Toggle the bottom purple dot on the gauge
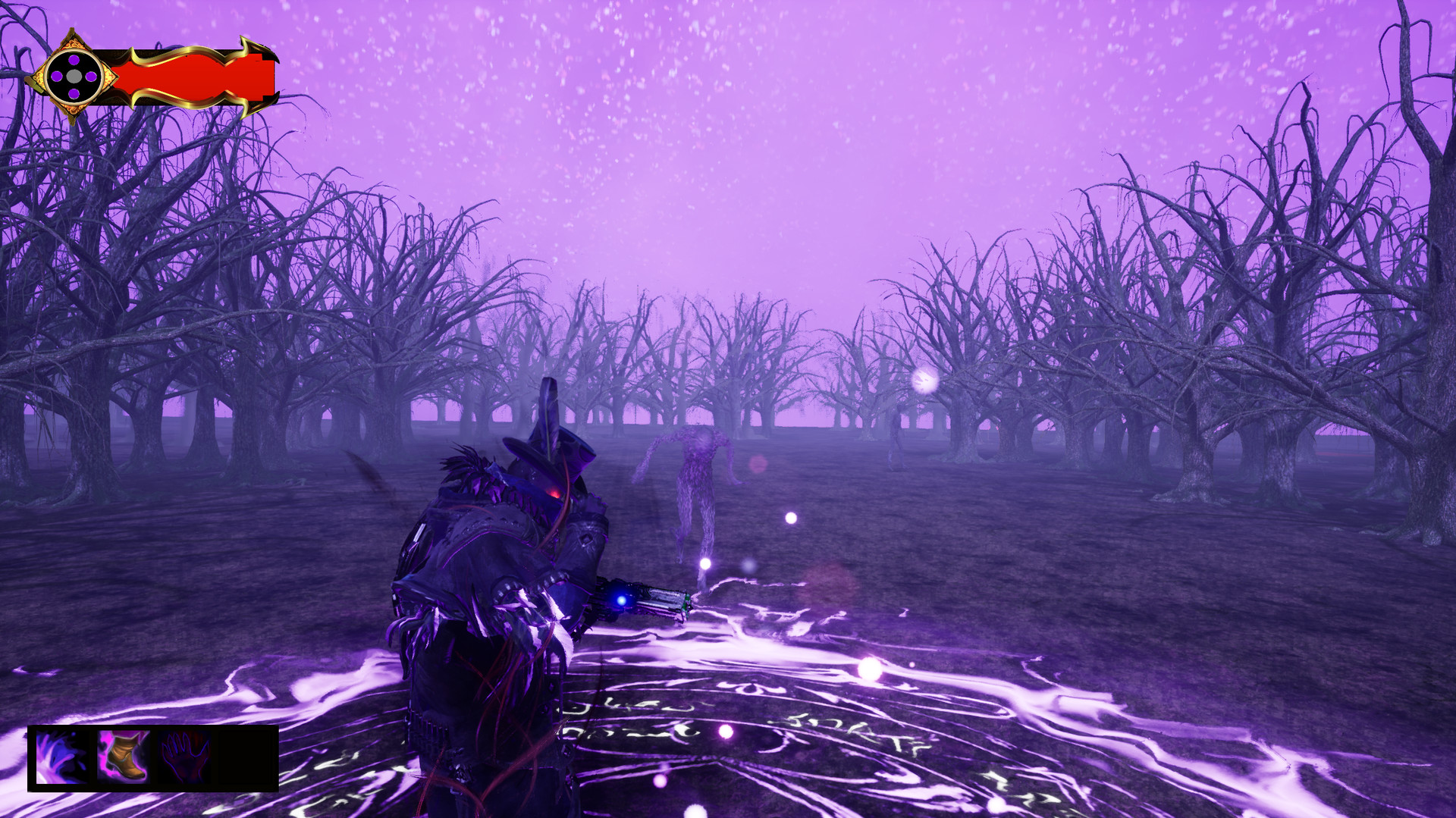1456x818 pixels. click(72, 92)
